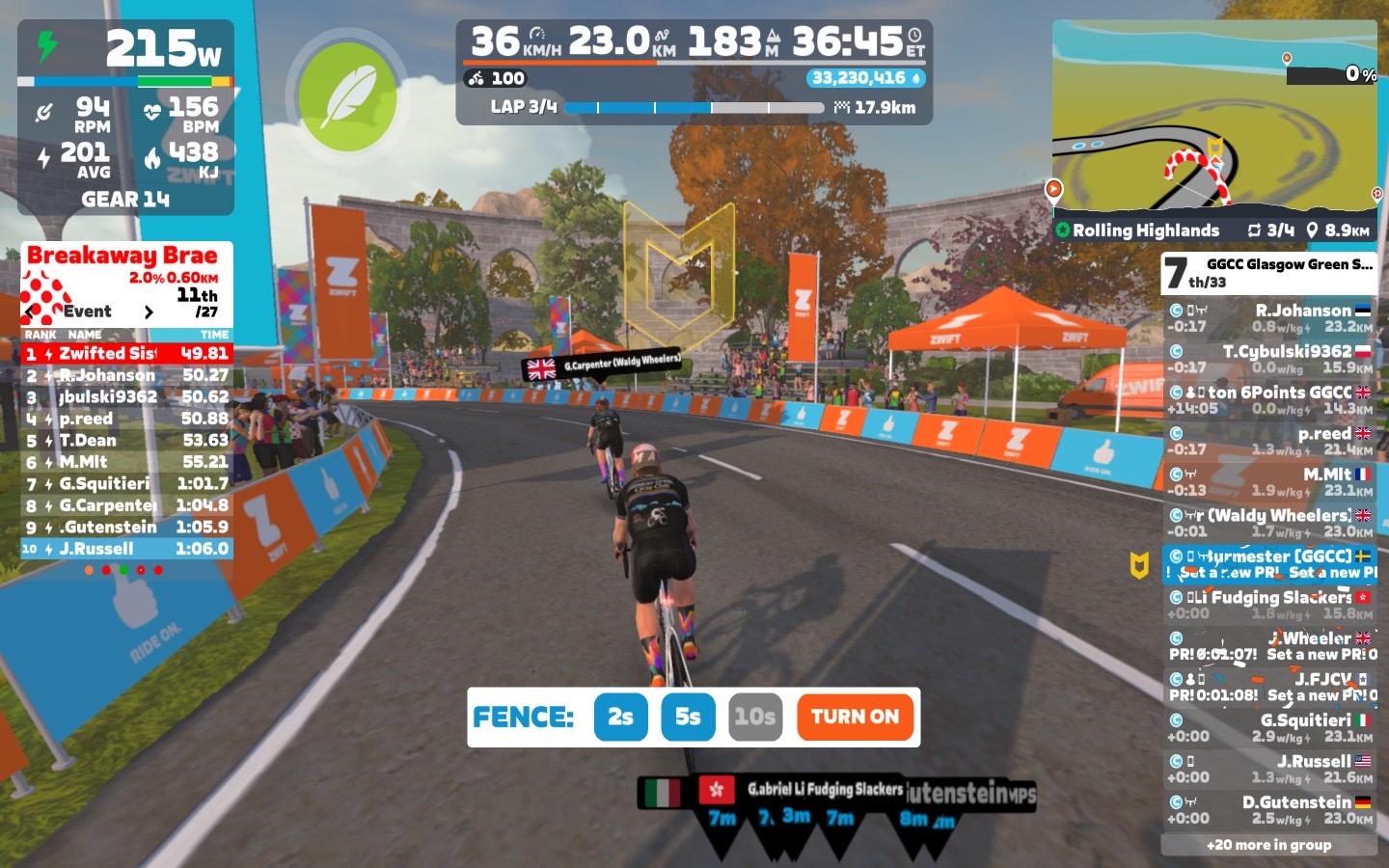Choose the 10s fence option
Image resolution: width=1389 pixels, height=868 pixels.
[x=754, y=717]
